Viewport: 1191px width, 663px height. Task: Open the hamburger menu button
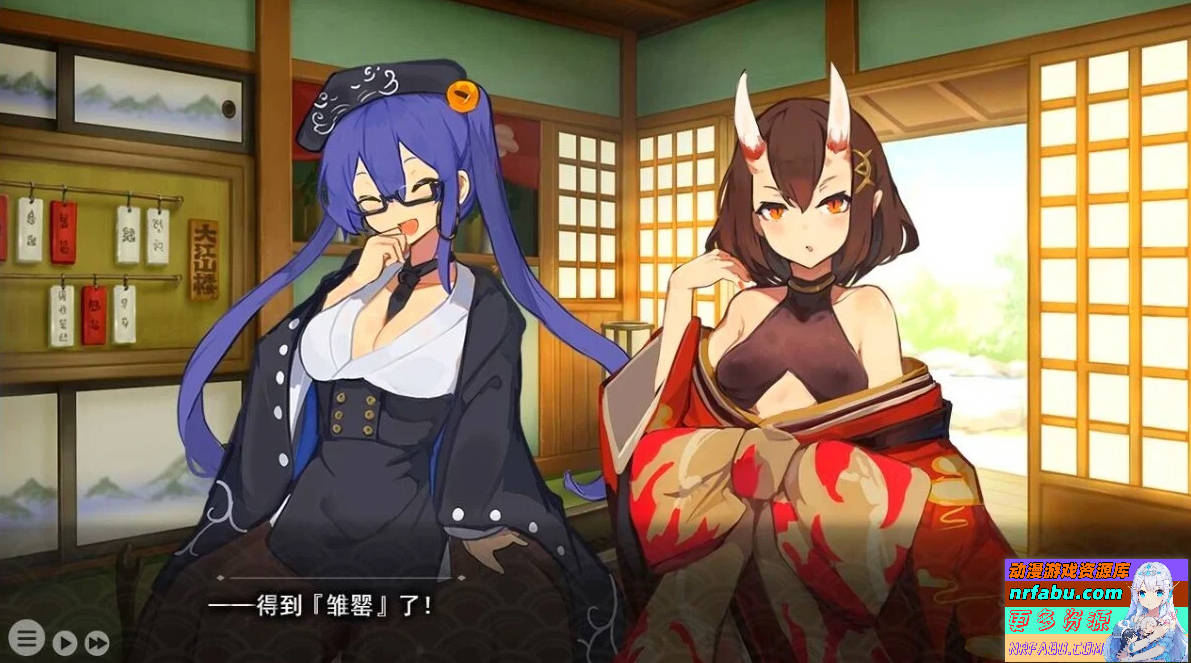point(26,637)
